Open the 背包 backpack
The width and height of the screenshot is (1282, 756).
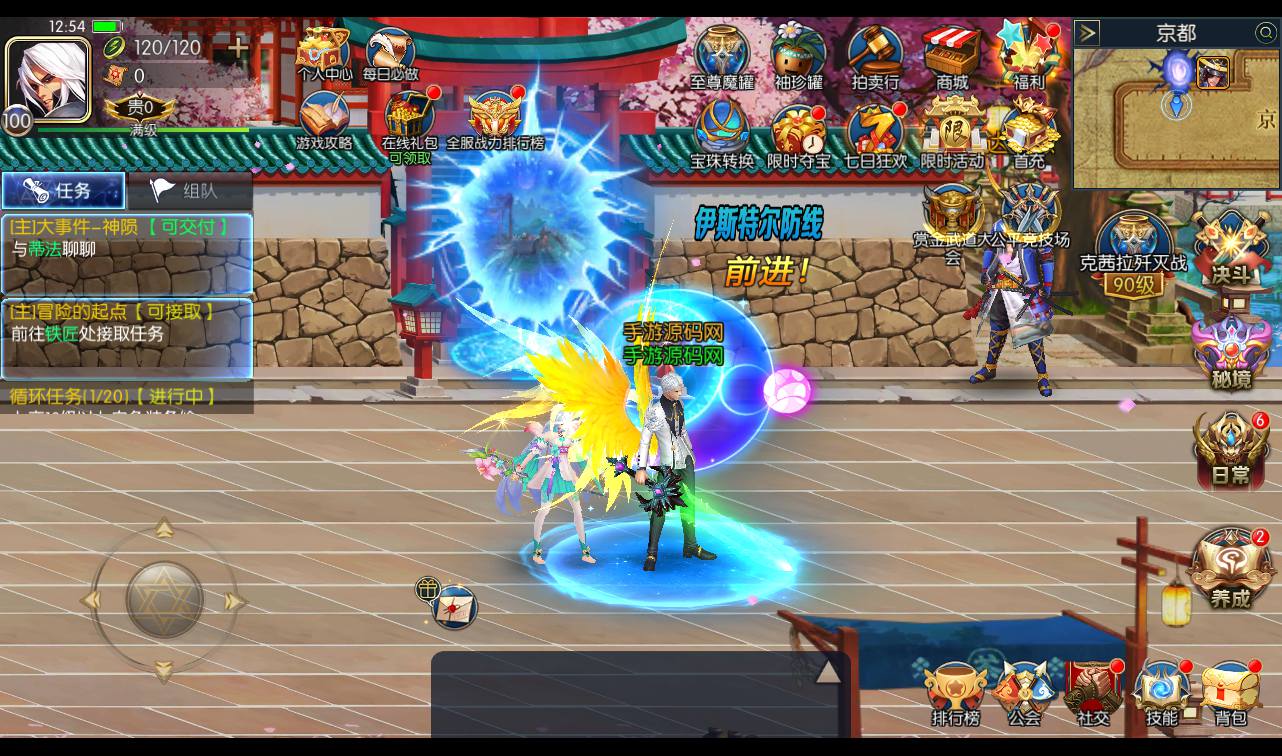click(1230, 692)
